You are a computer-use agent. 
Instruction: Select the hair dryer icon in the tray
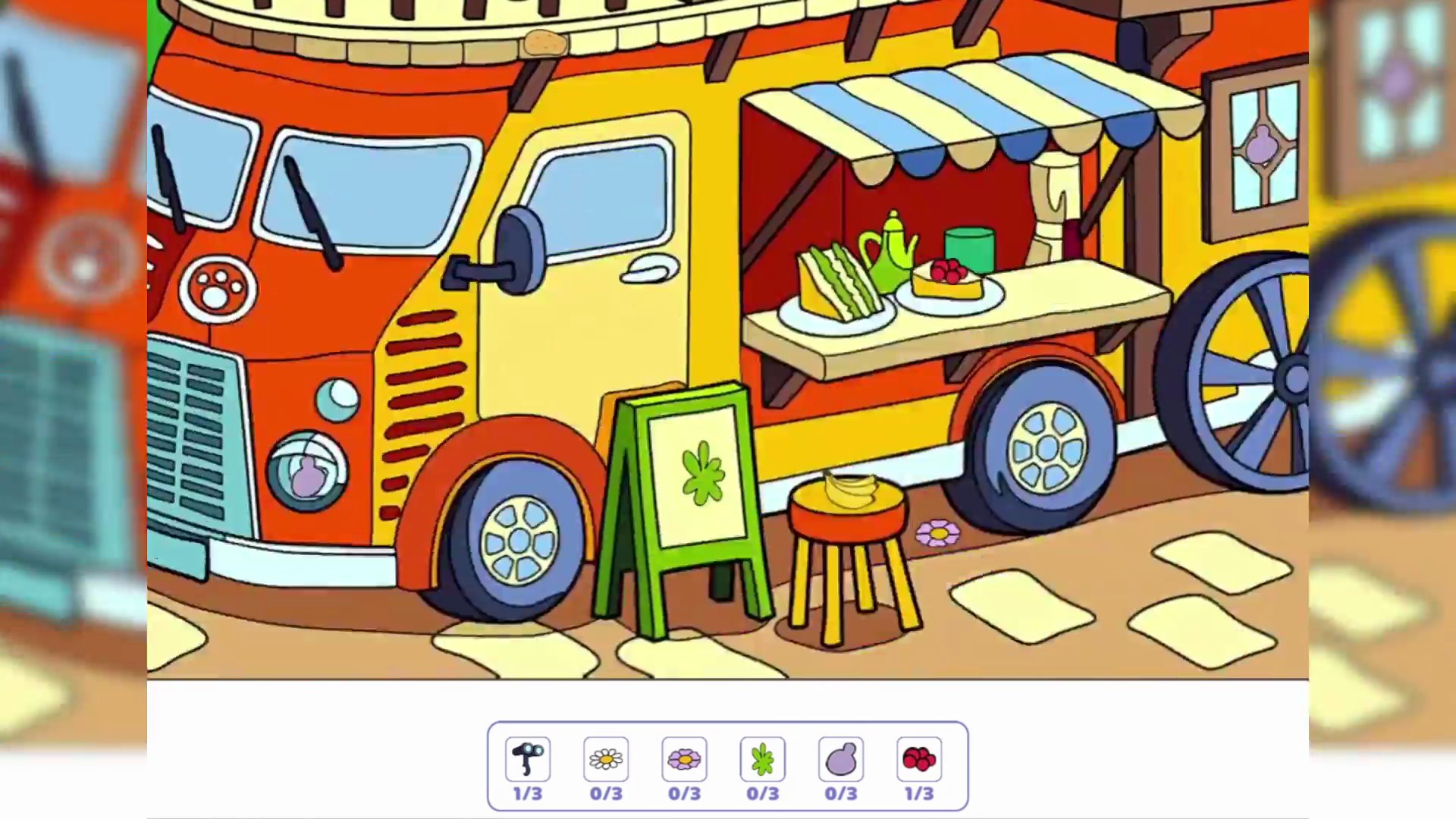(528, 759)
